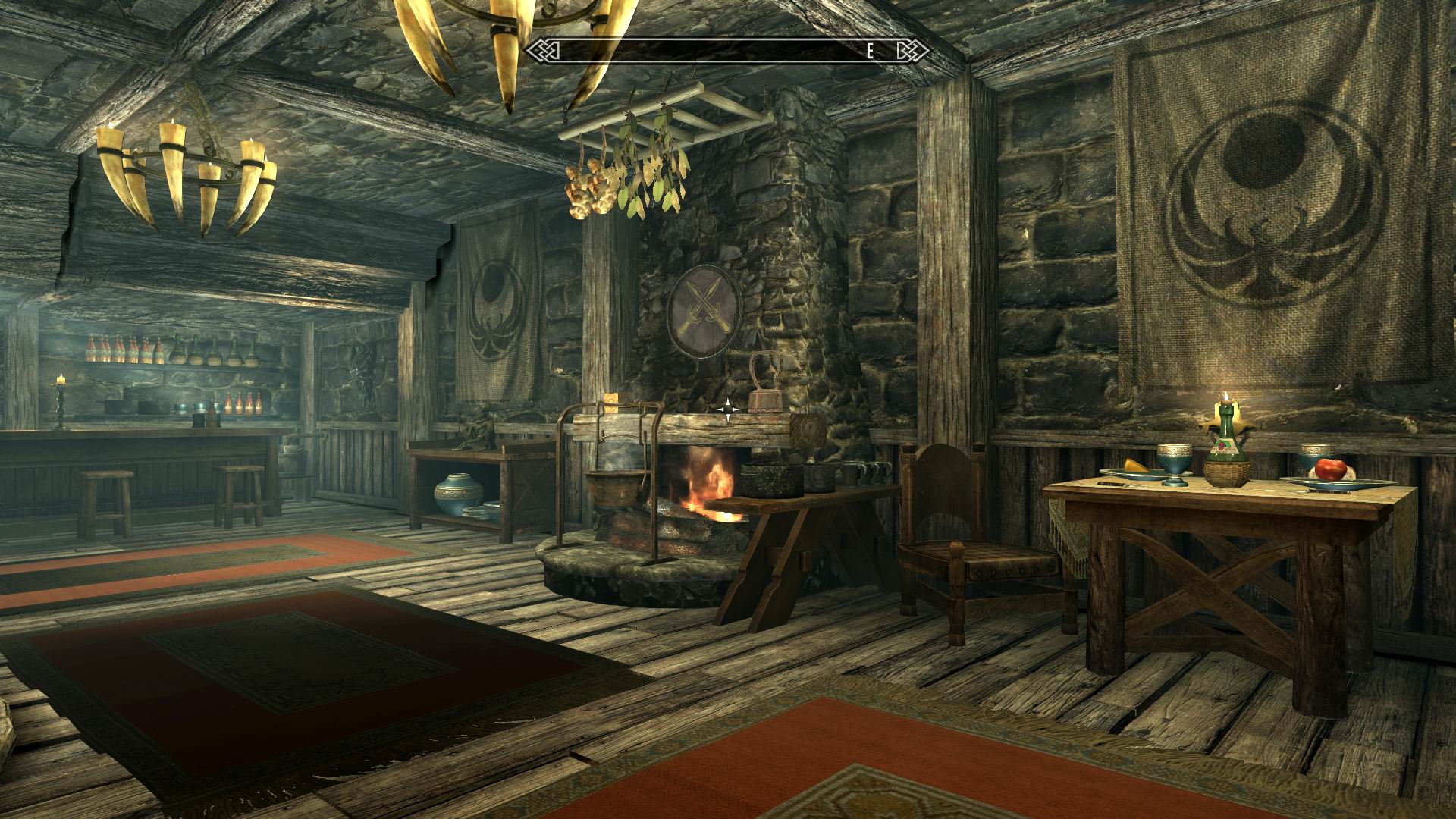Select the crossed-swords shield above the fireplace

click(x=702, y=311)
